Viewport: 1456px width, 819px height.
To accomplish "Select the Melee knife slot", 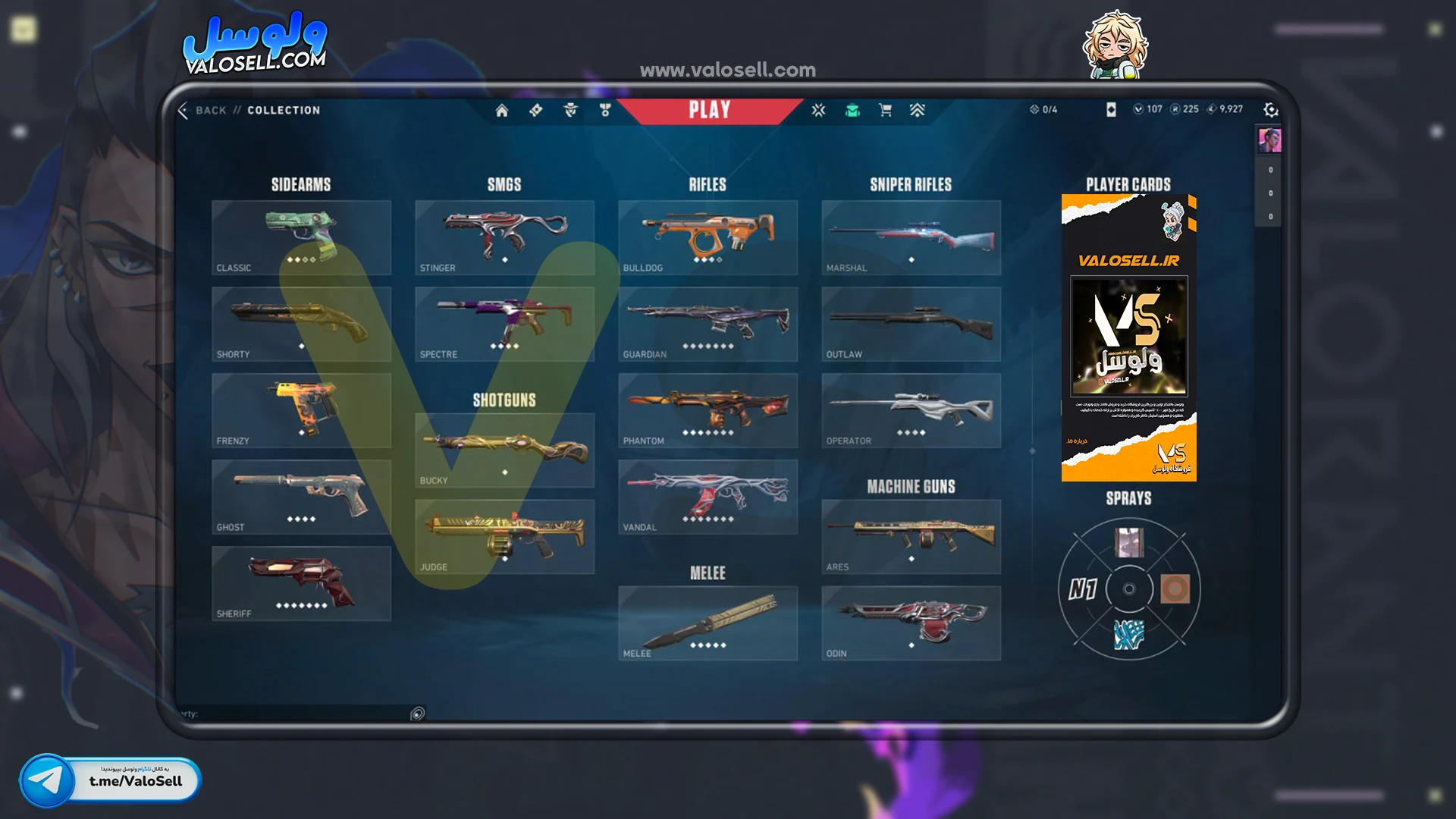I will [x=708, y=623].
